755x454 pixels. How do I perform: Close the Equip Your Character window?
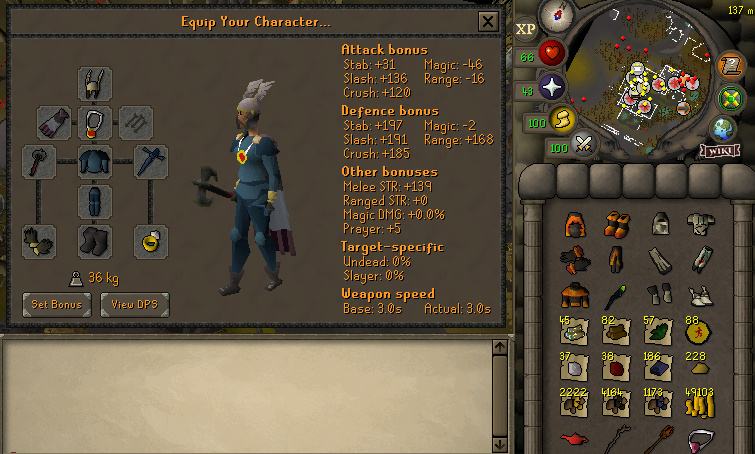click(x=487, y=21)
